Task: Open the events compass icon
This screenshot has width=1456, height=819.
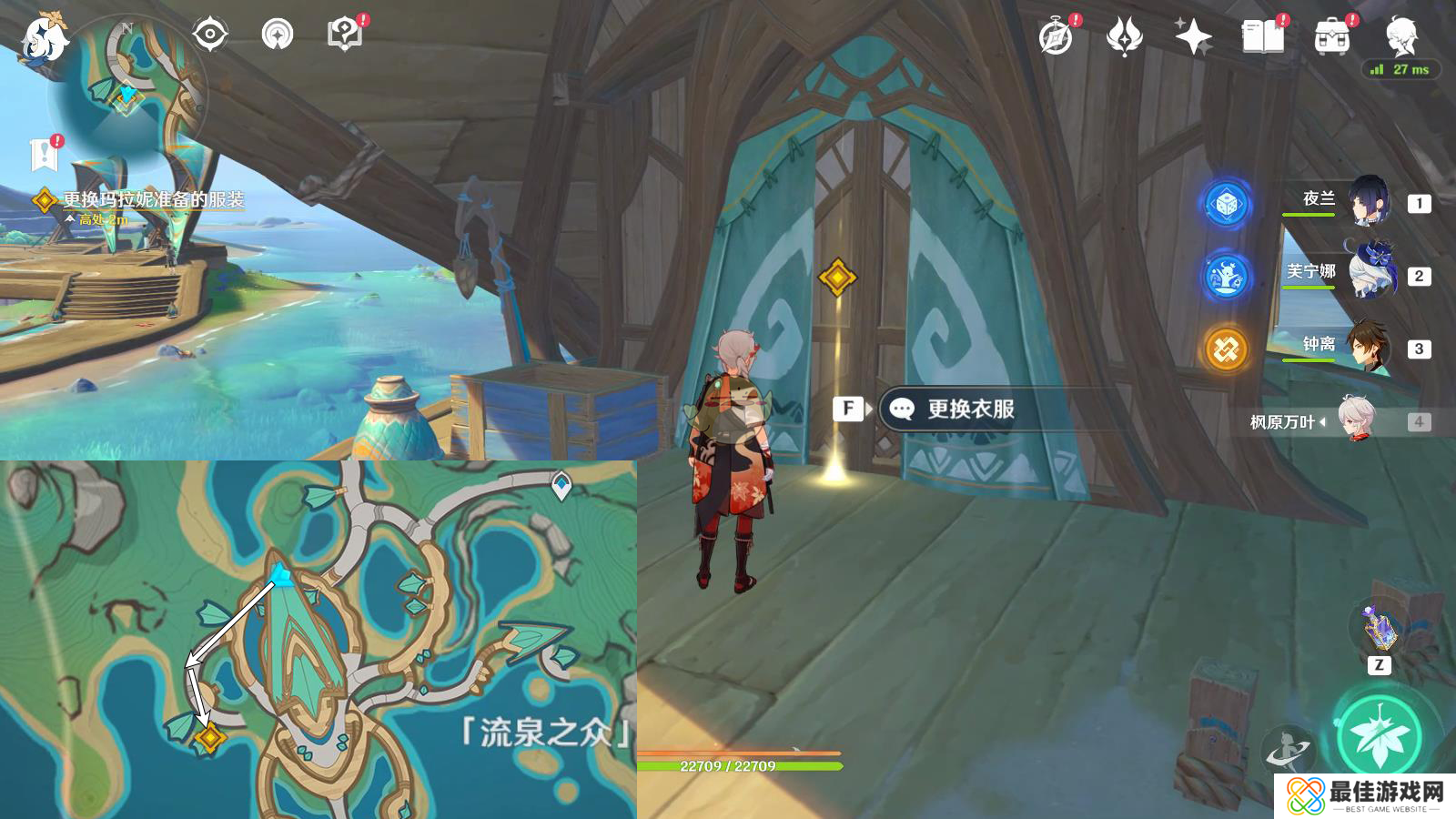Action: 1056,37
